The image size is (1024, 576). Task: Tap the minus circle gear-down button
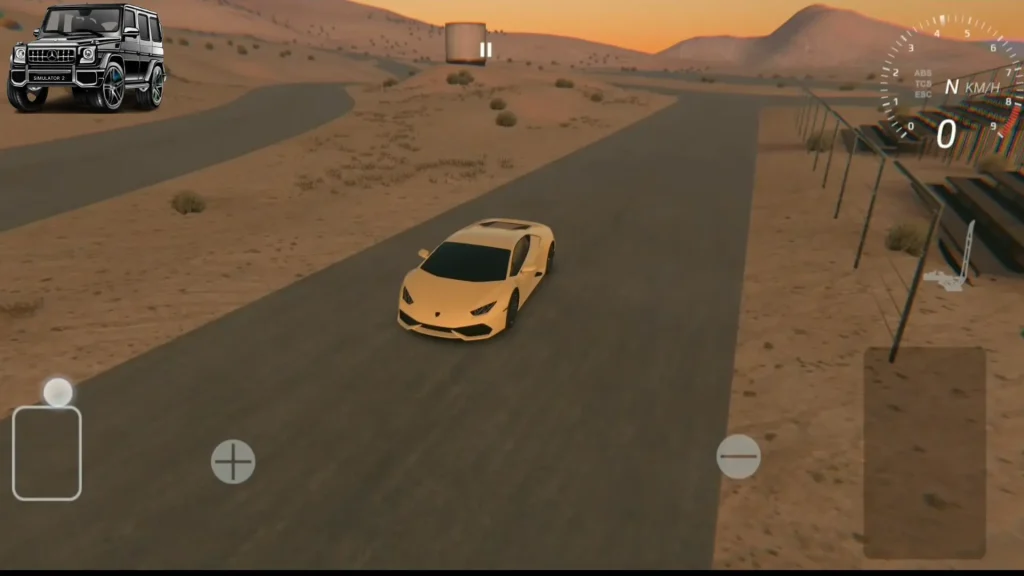pos(738,457)
